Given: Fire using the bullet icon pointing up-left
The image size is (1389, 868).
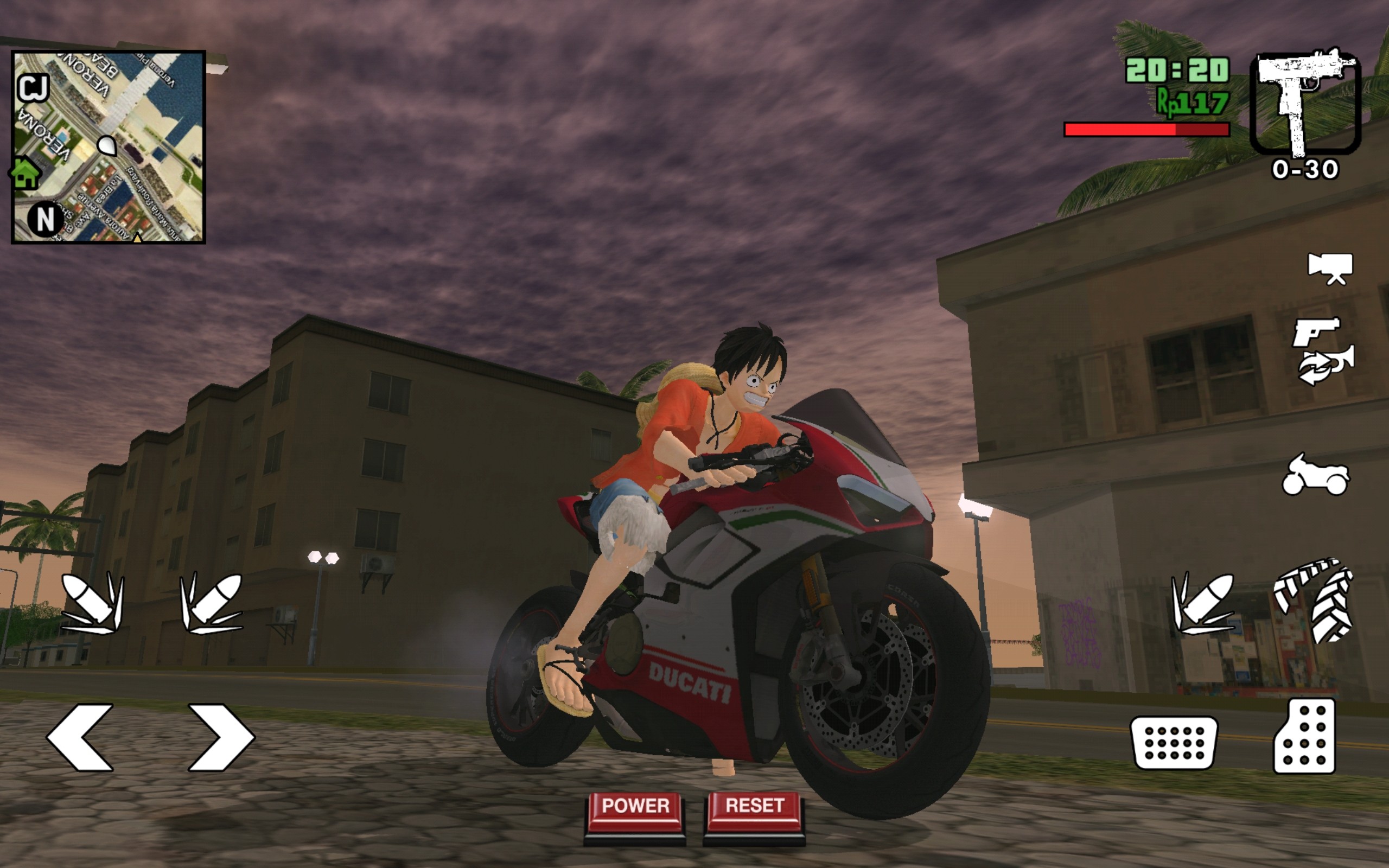Looking at the screenshot, I should 92,603.
